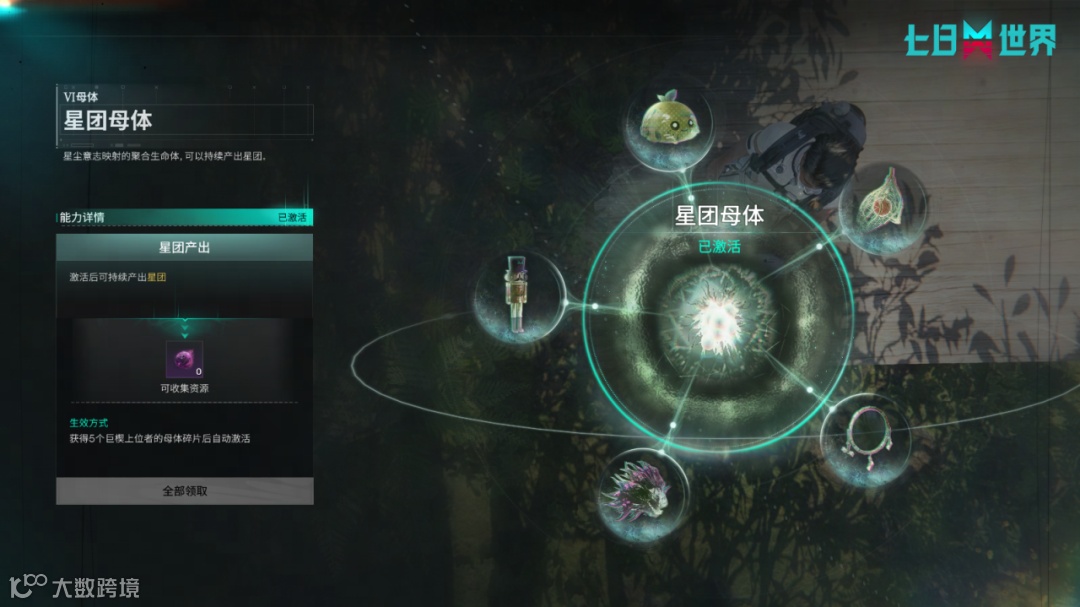Claim all with the 全部领取 button
This screenshot has height=607, width=1080.
point(185,491)
